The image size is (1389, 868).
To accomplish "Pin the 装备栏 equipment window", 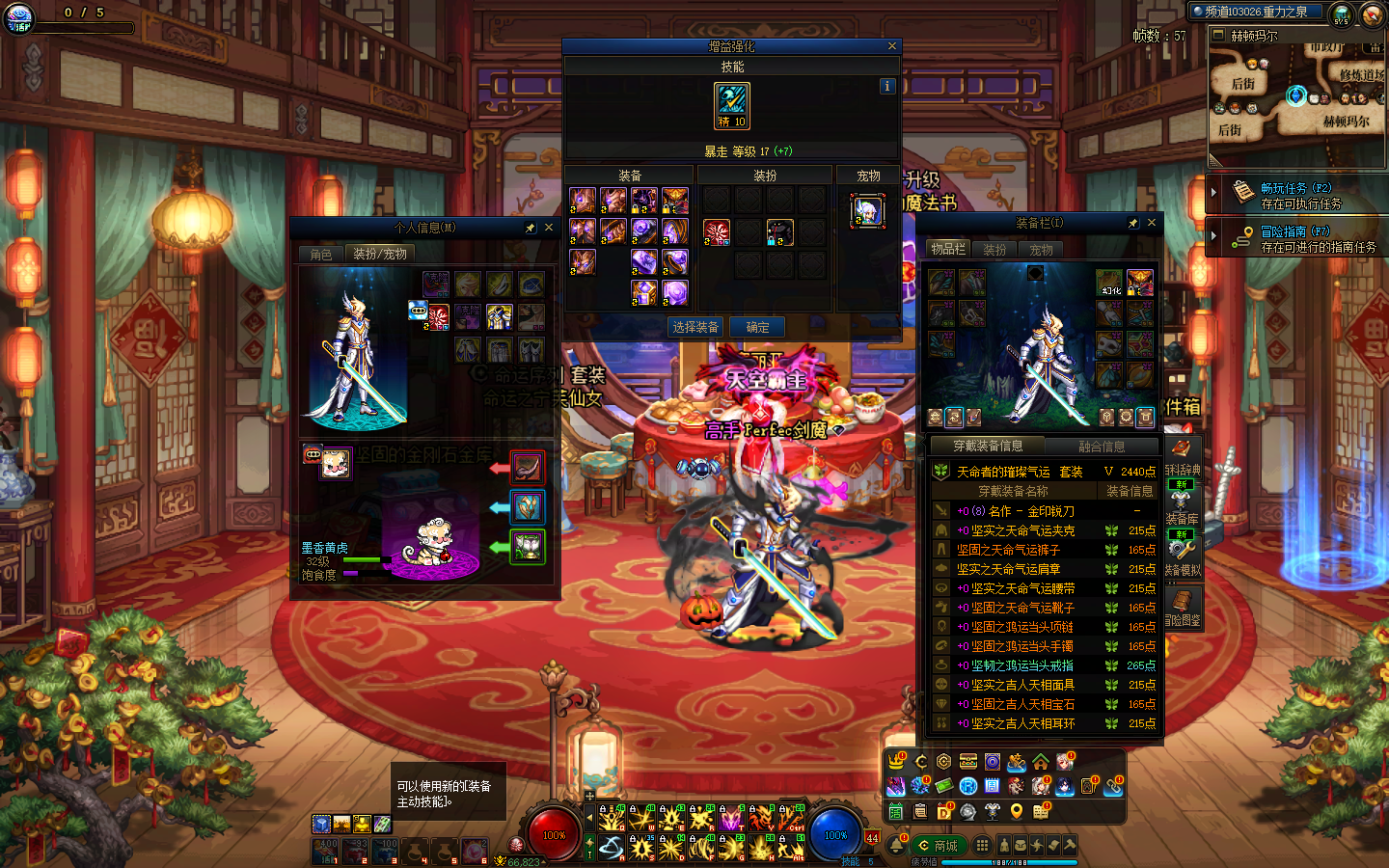I will (1133, 223).
